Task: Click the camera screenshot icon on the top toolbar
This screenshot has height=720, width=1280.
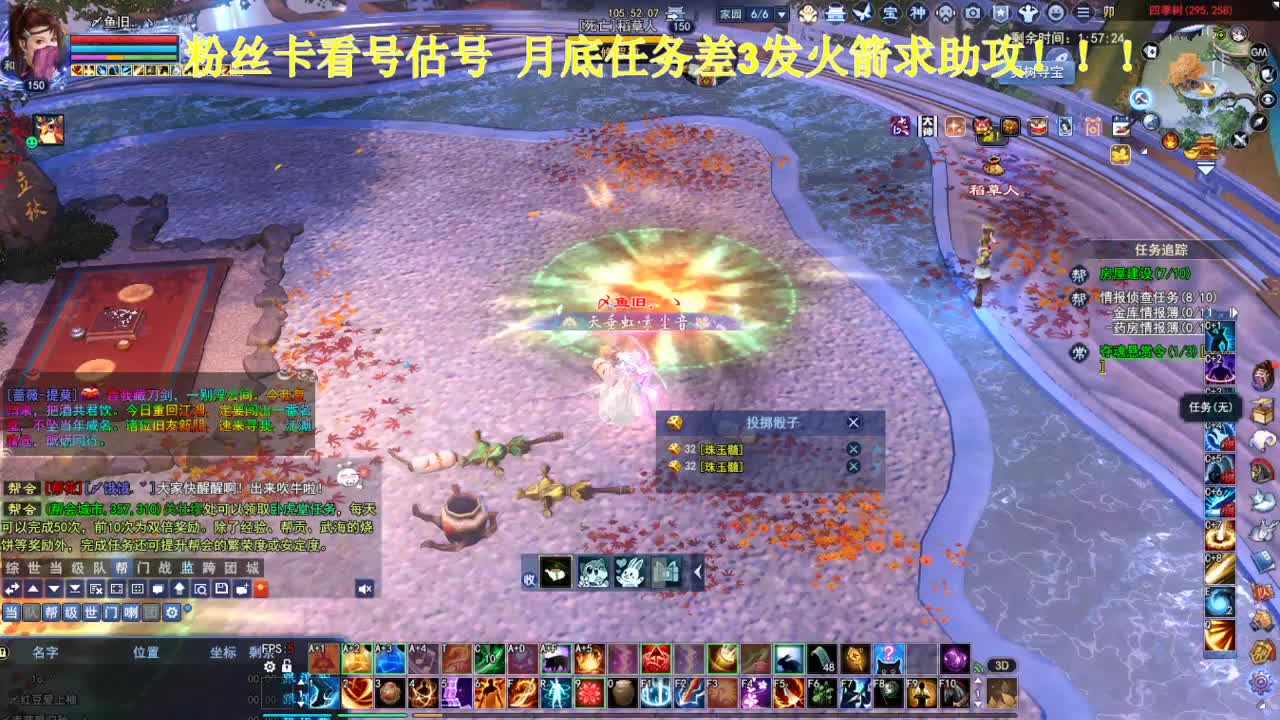Action: click(972, 13)
